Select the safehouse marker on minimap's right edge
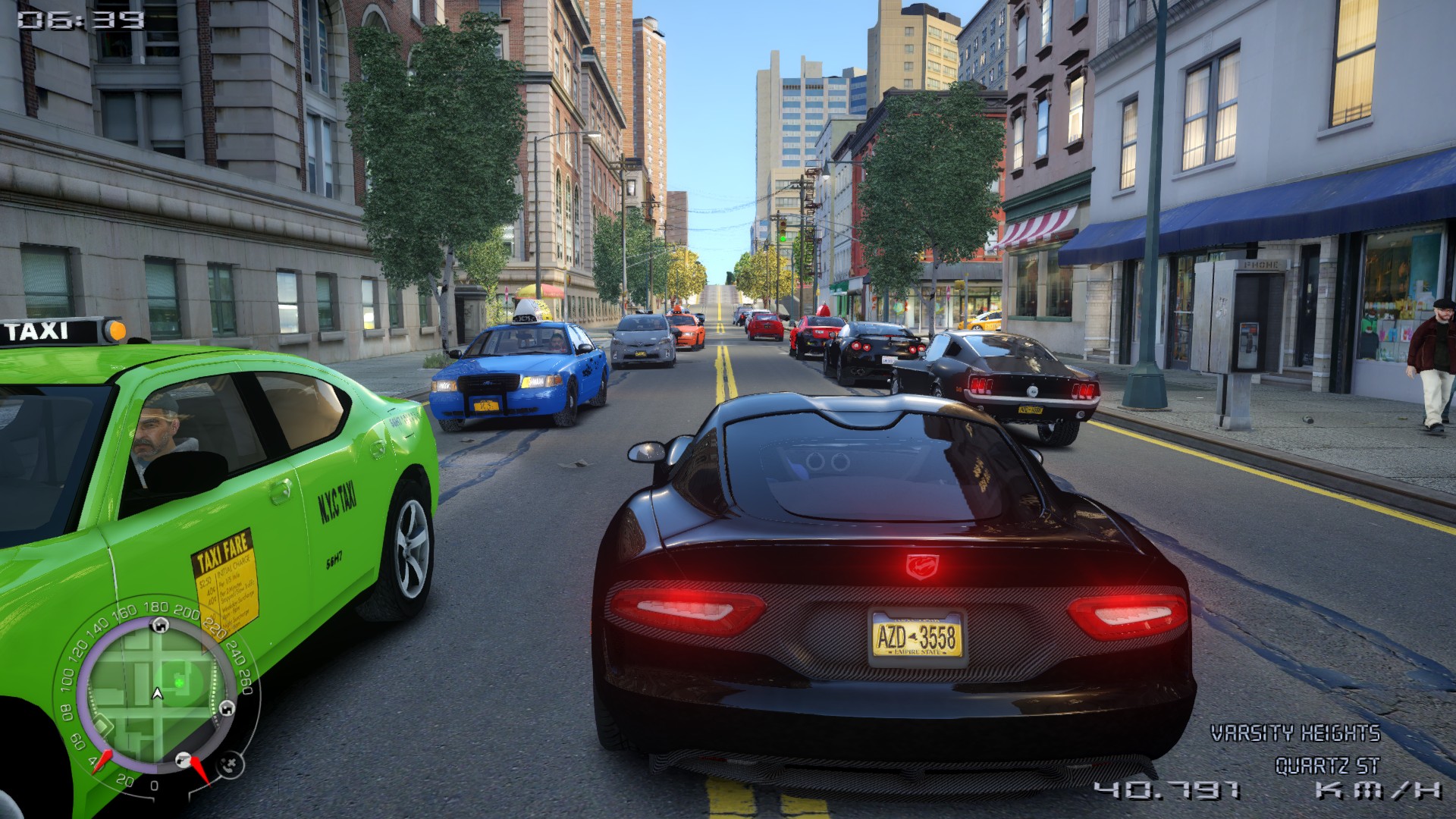This screenshot has width=1456, height=819. click(226, 708)
